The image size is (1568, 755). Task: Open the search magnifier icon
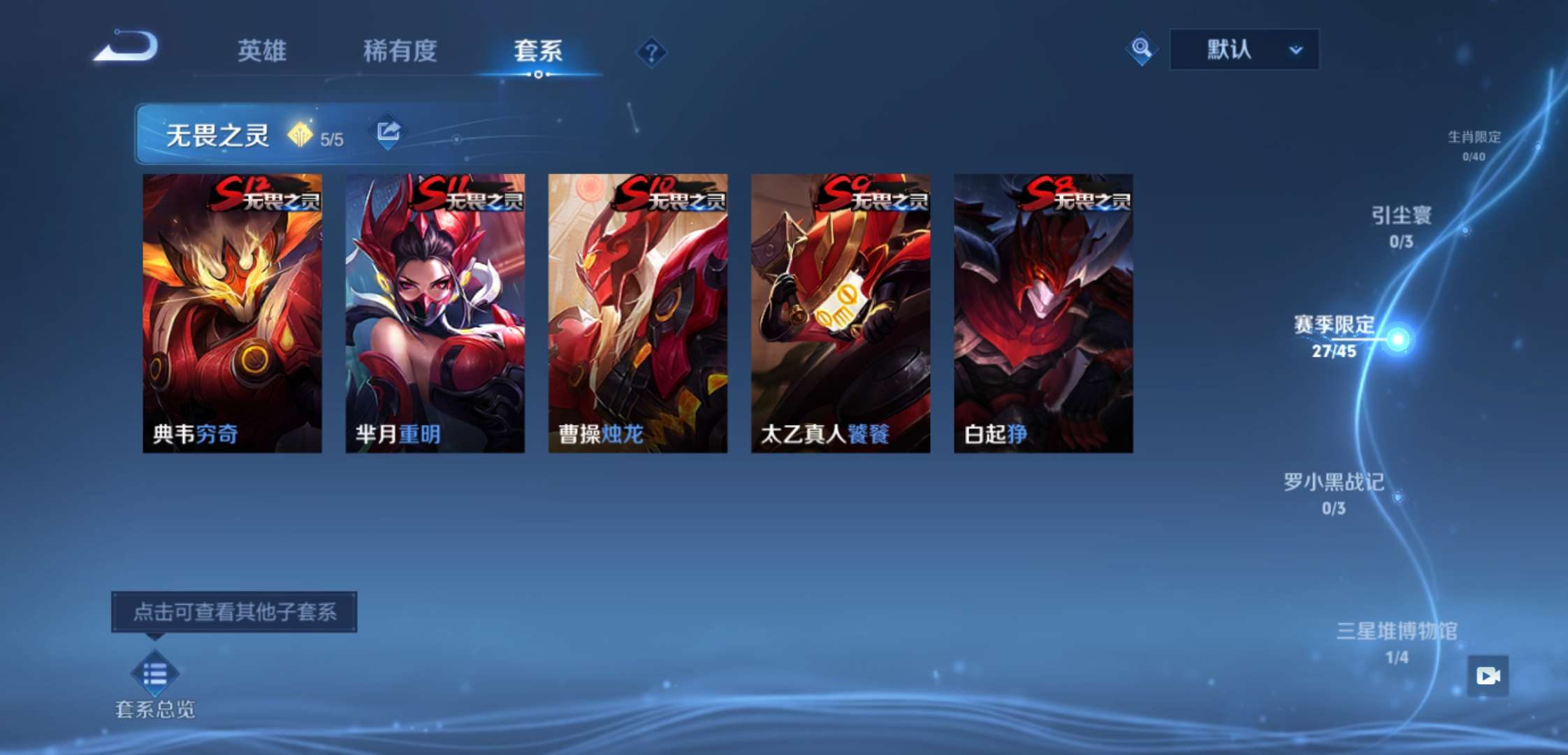click(x=1142, y=49)
